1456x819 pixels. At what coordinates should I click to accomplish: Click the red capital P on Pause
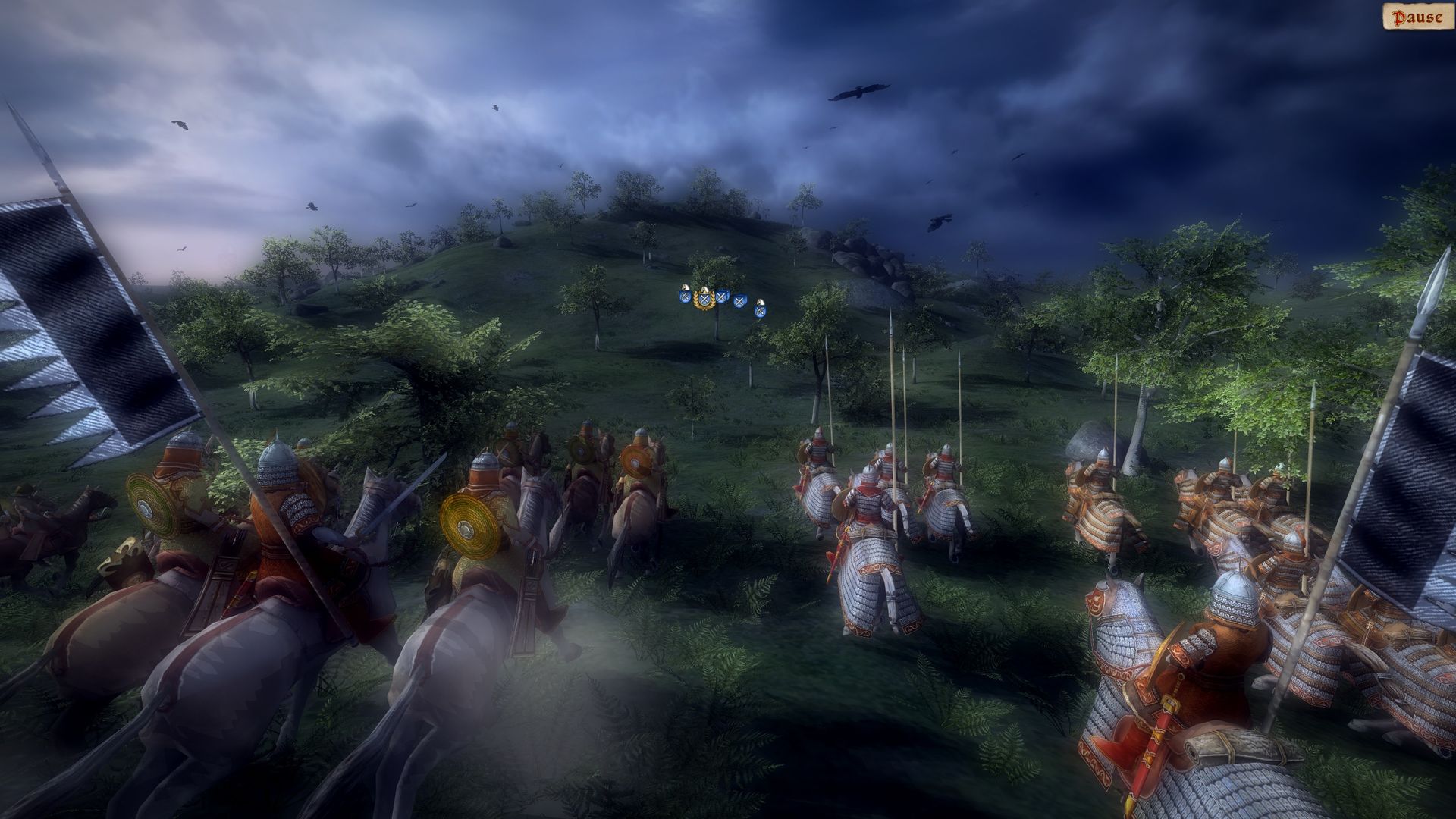[x=1399, y=17]
